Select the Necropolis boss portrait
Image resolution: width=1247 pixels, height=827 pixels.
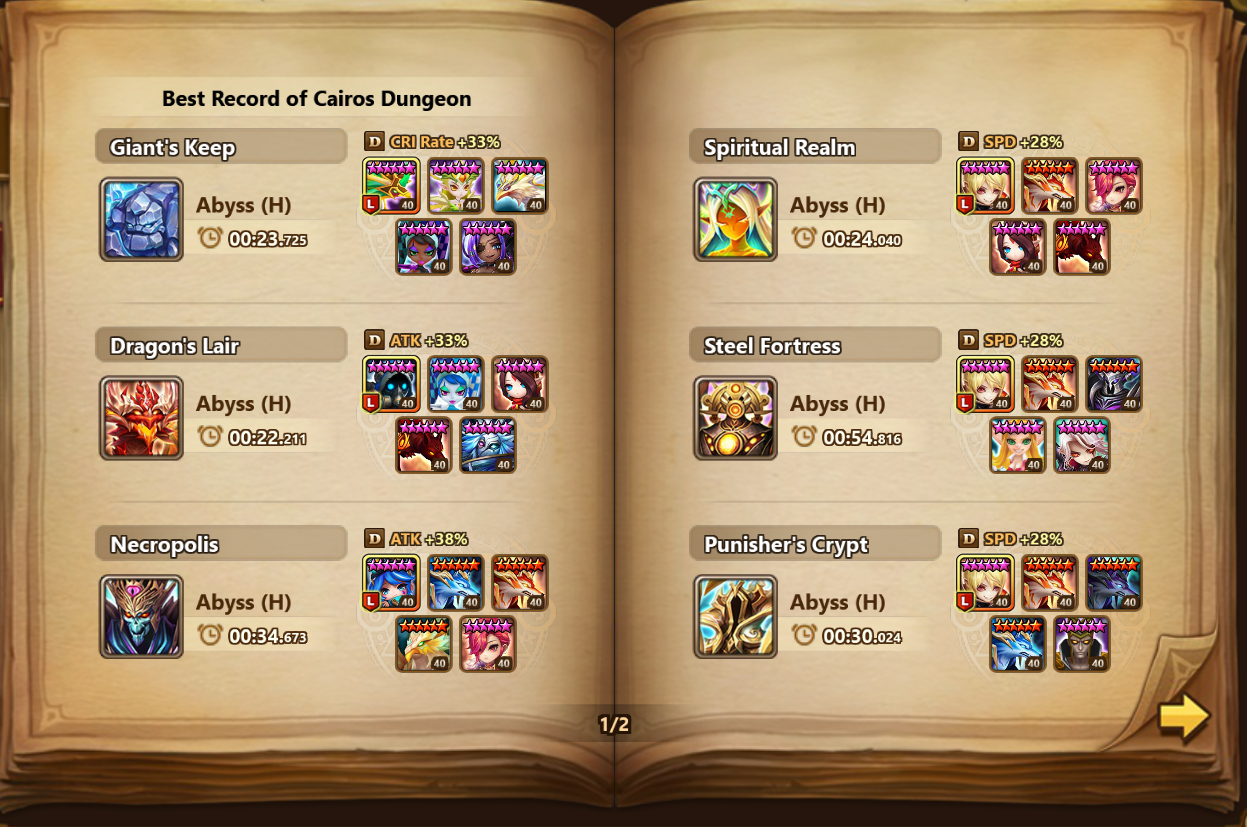(141, 616)
